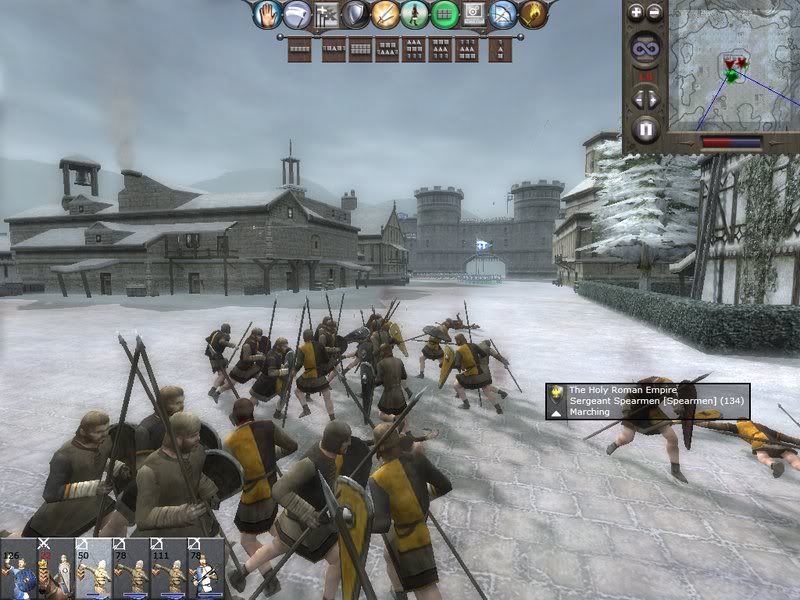This screenshot has height=600, width=800.
Task: Choose the running soldier icon
Action: tap(414, 14)
